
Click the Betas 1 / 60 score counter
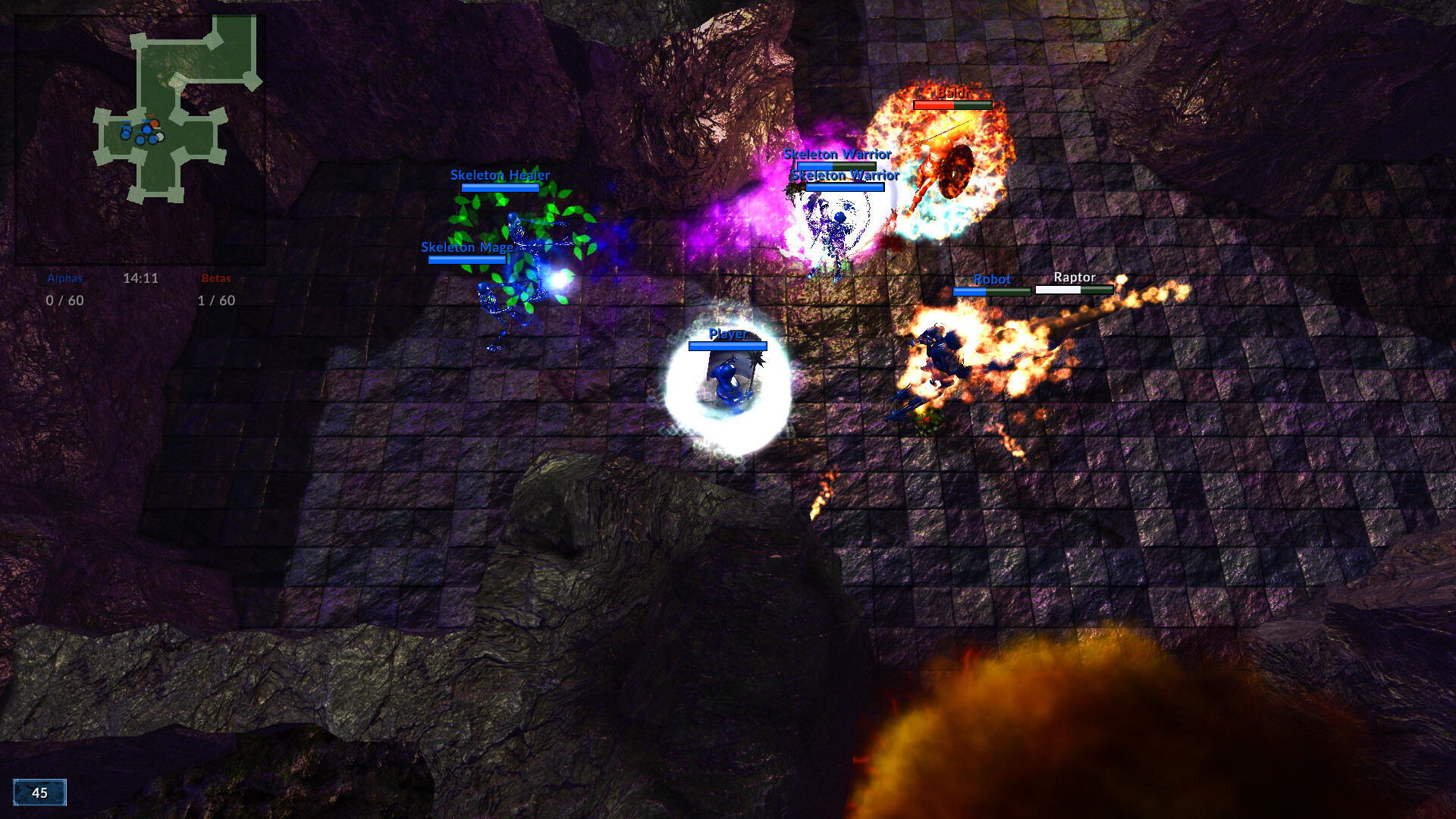pos(217,300)
